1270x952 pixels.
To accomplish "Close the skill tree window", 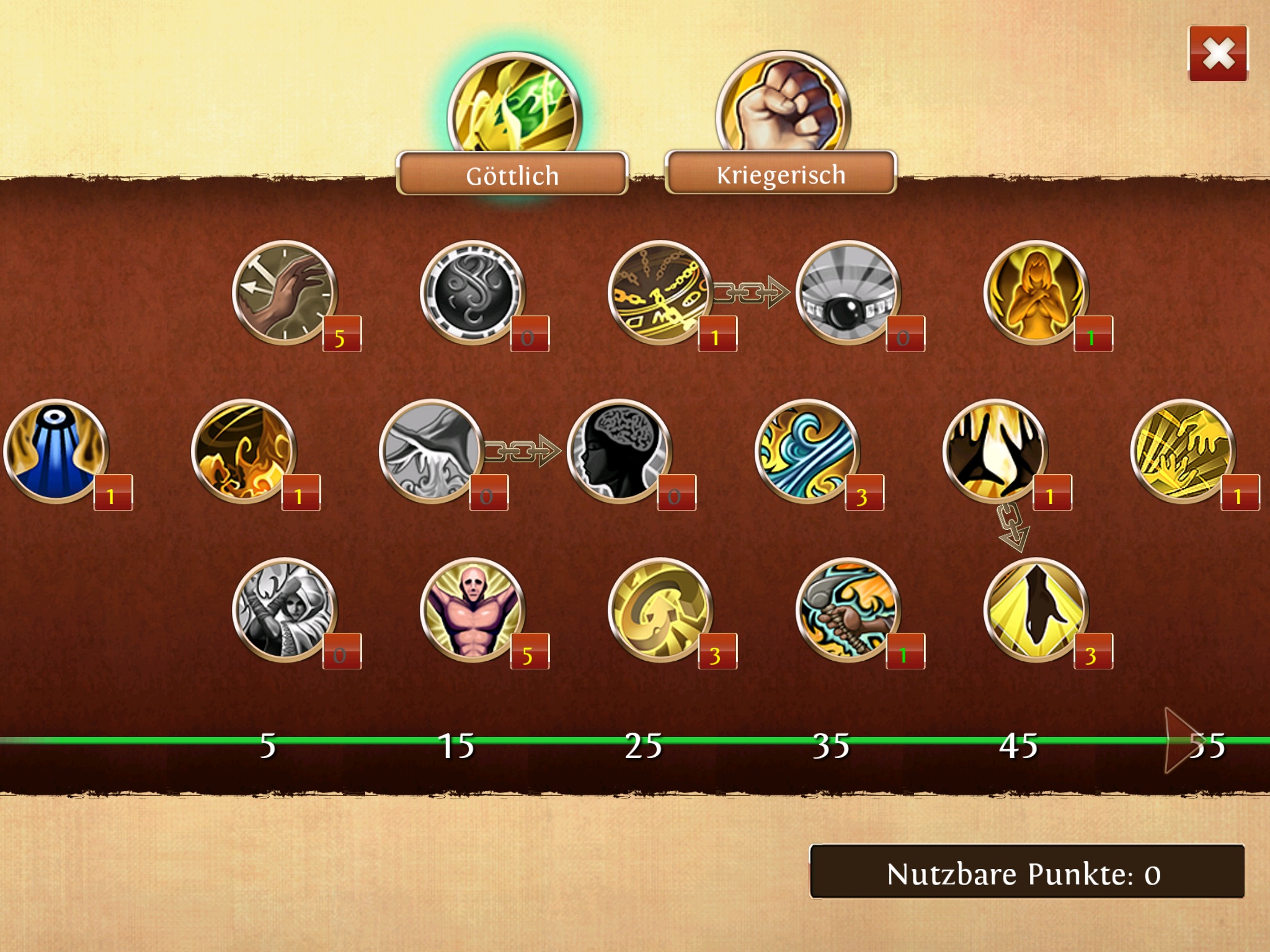I will 1217,54.
